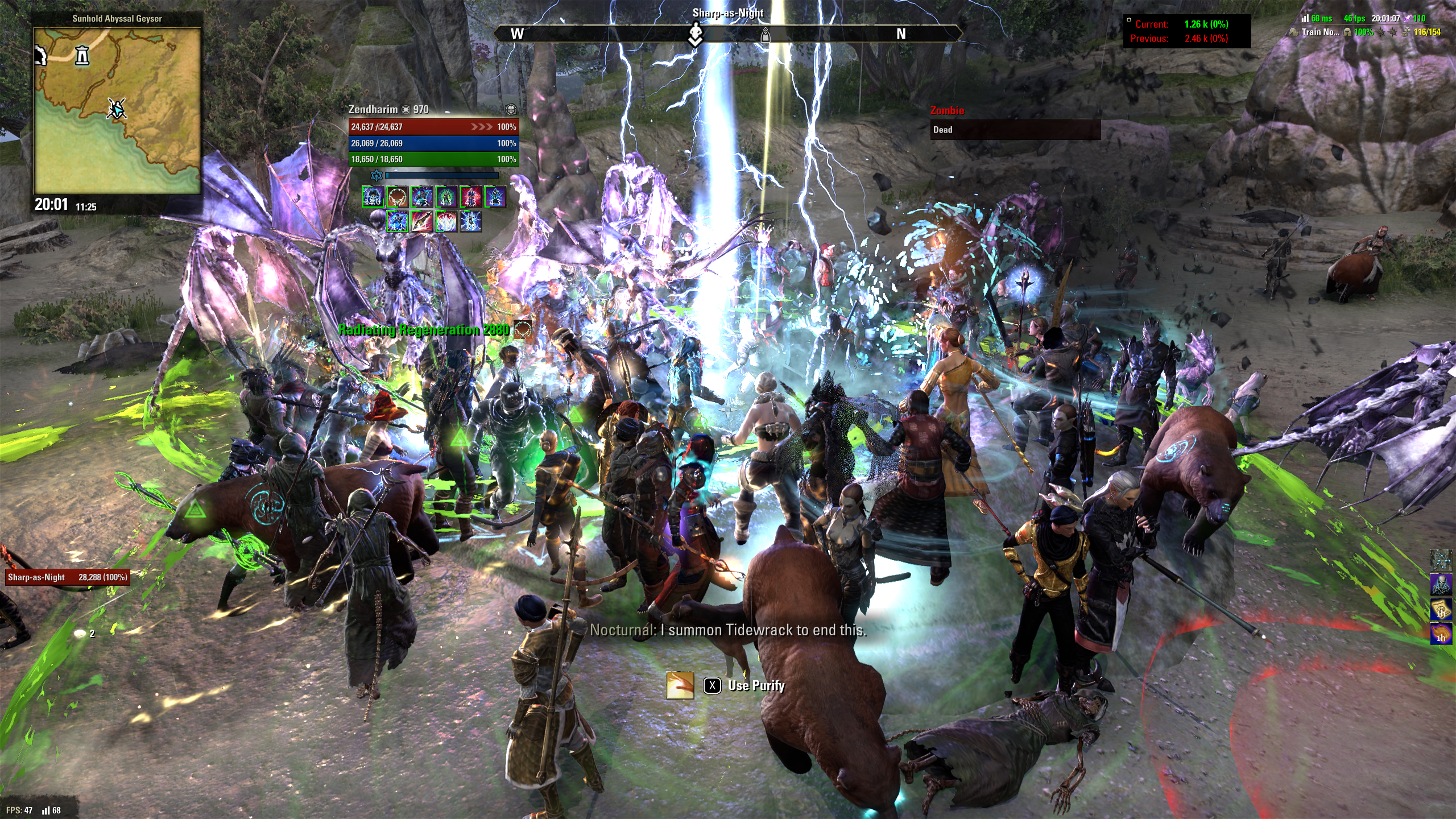The width and height of the screenshot is (1456, 819).
Task: Click the antlered circle buff on orange background
Action: coord(398,197)
